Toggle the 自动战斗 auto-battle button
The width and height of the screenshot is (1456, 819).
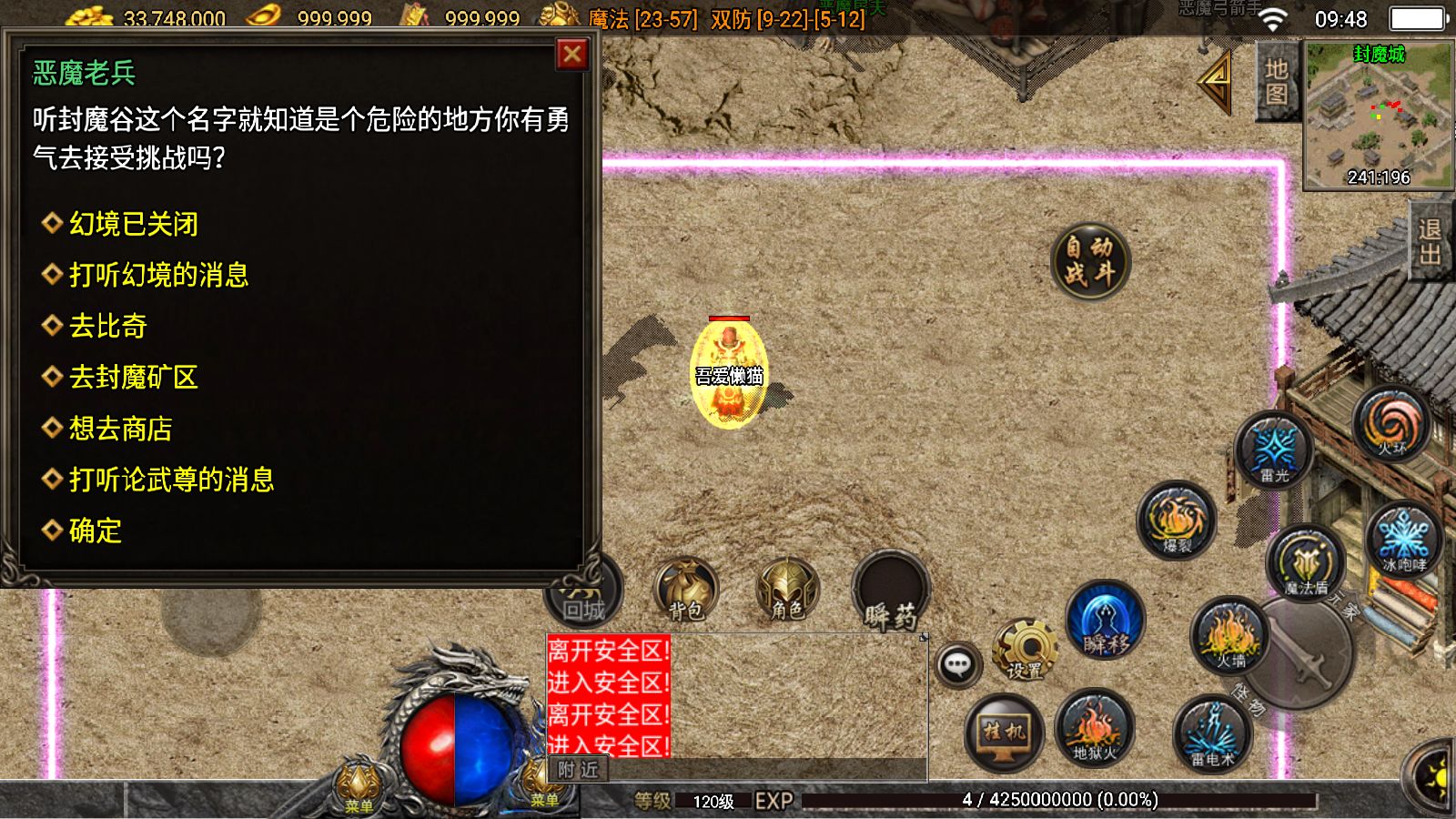point(1089,260)
